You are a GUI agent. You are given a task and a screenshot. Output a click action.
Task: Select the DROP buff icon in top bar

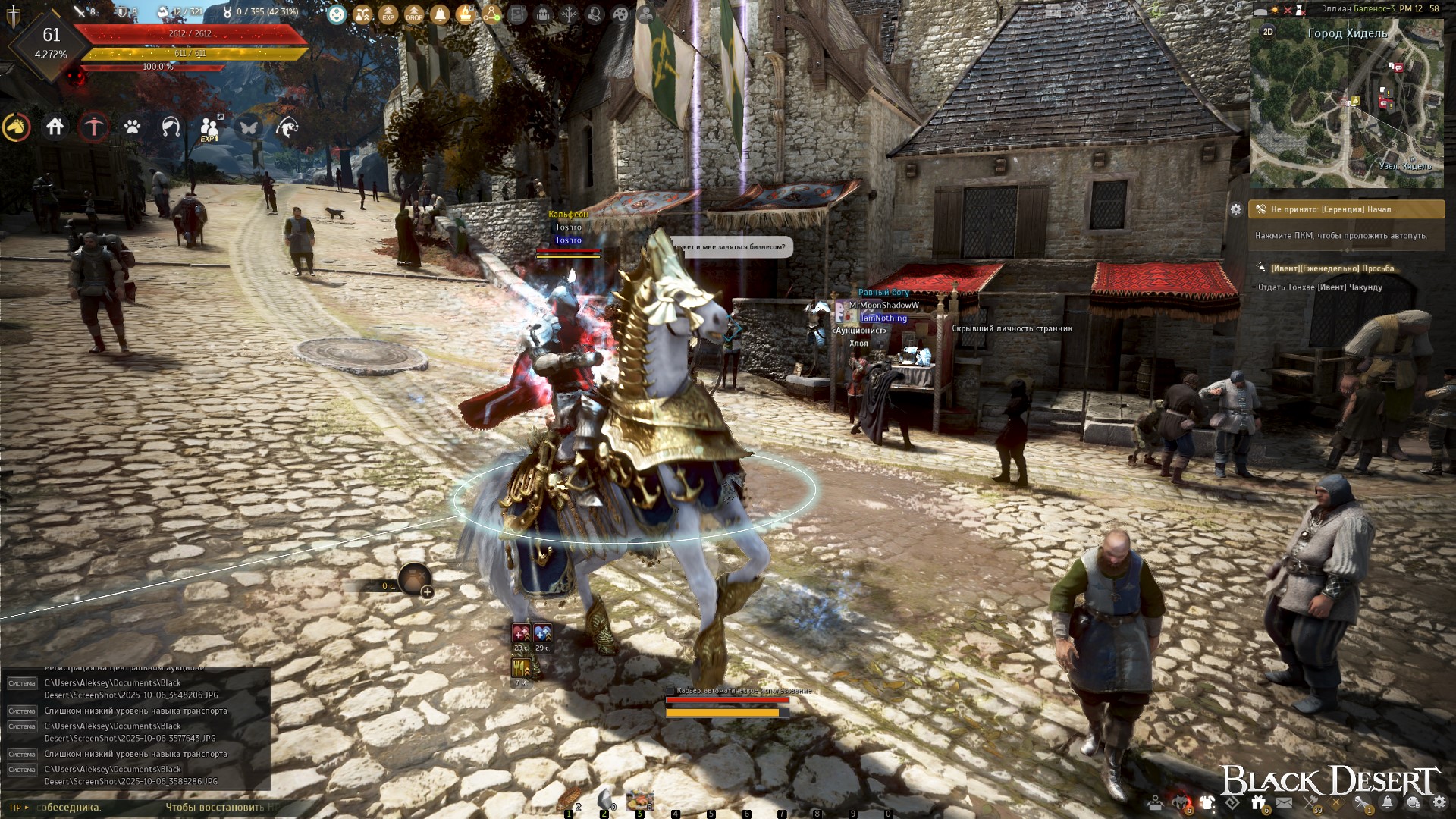(414, 14)
